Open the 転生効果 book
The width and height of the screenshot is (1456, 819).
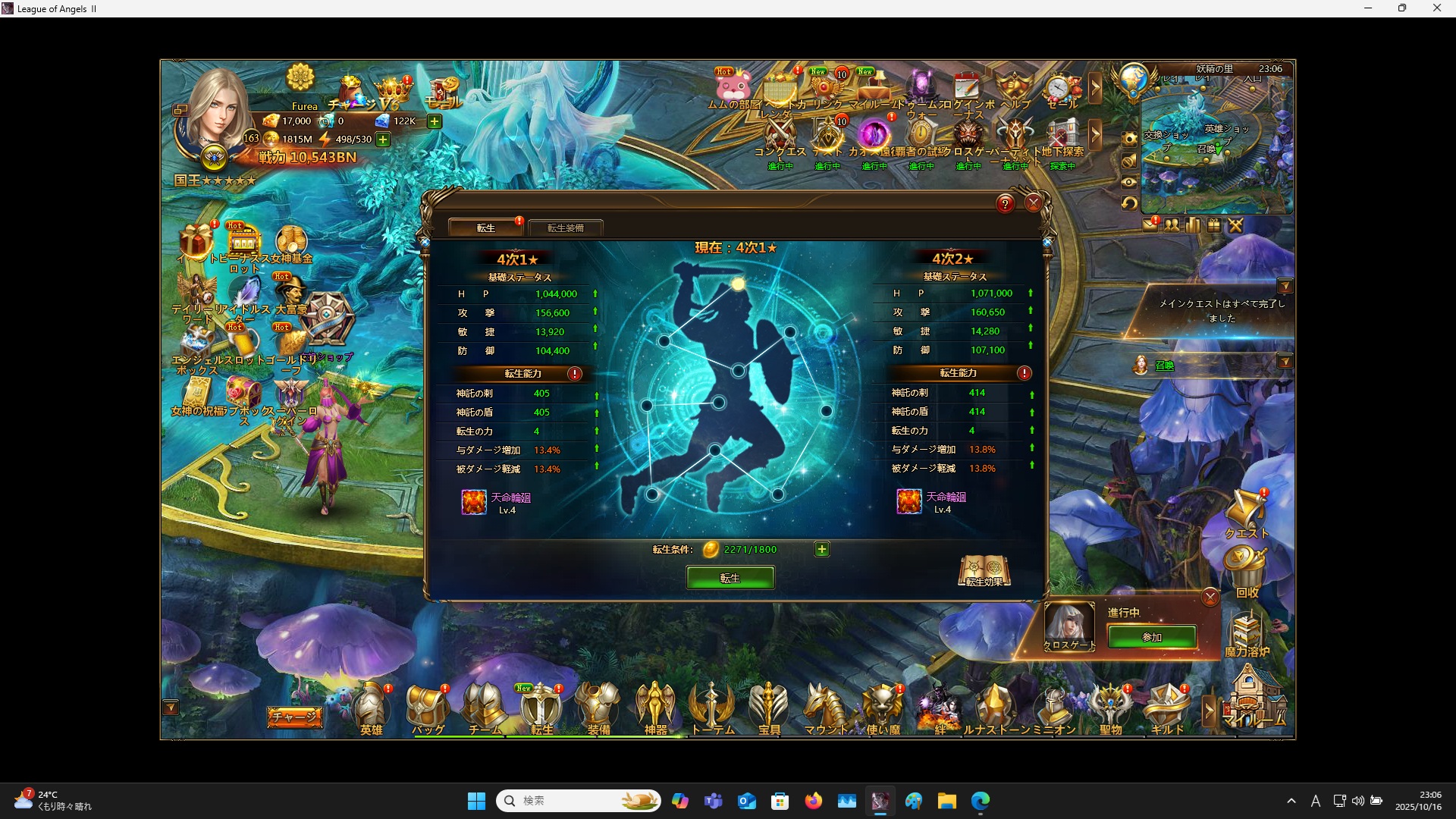pos(984,570)
